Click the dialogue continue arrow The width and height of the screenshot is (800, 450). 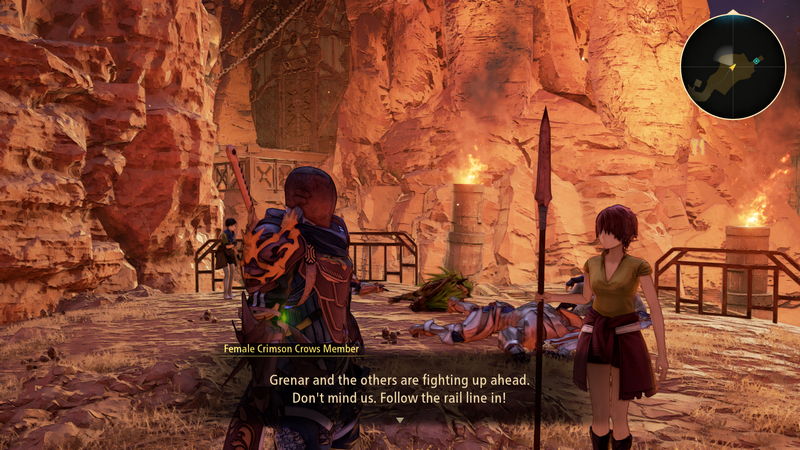coord(400,420)
